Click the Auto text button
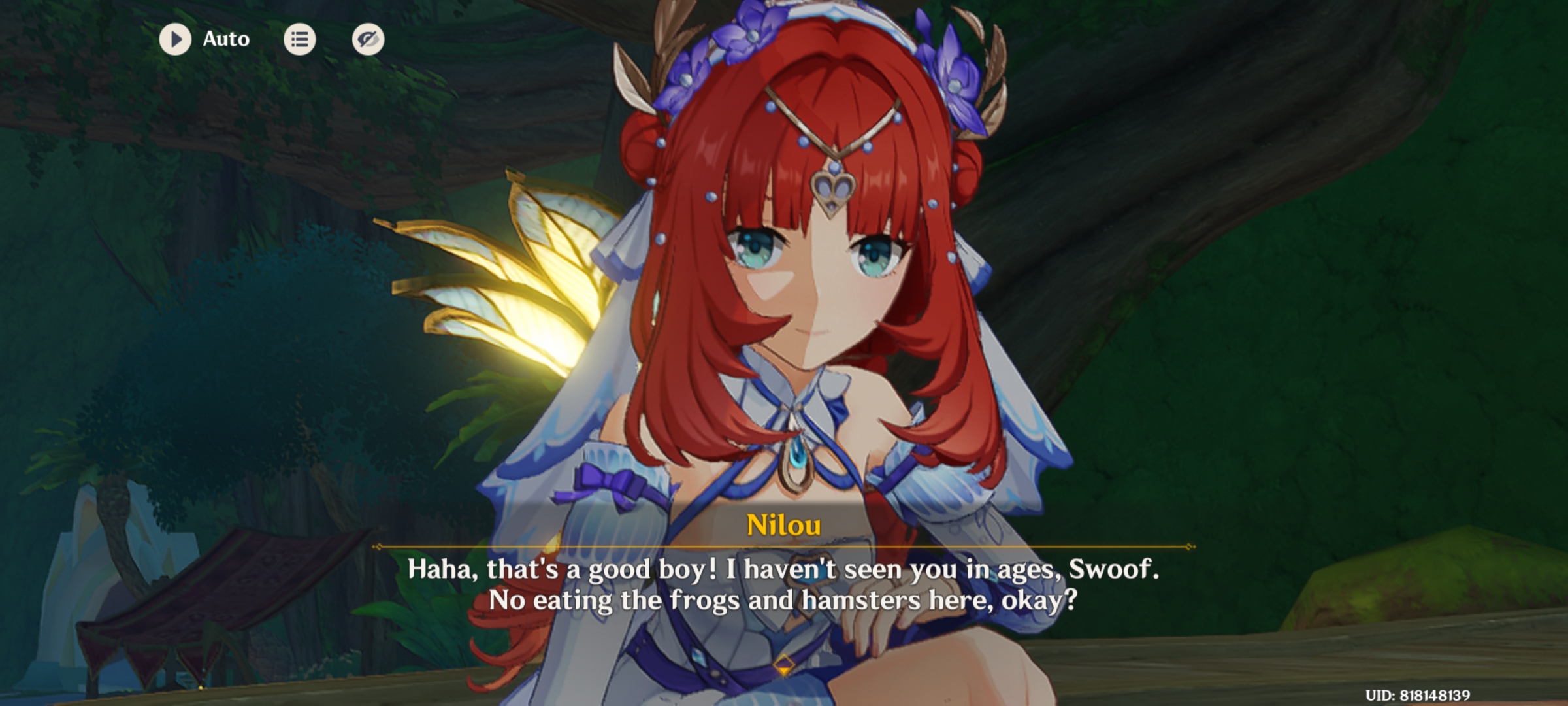1568x706 pixels. point(225,39)
